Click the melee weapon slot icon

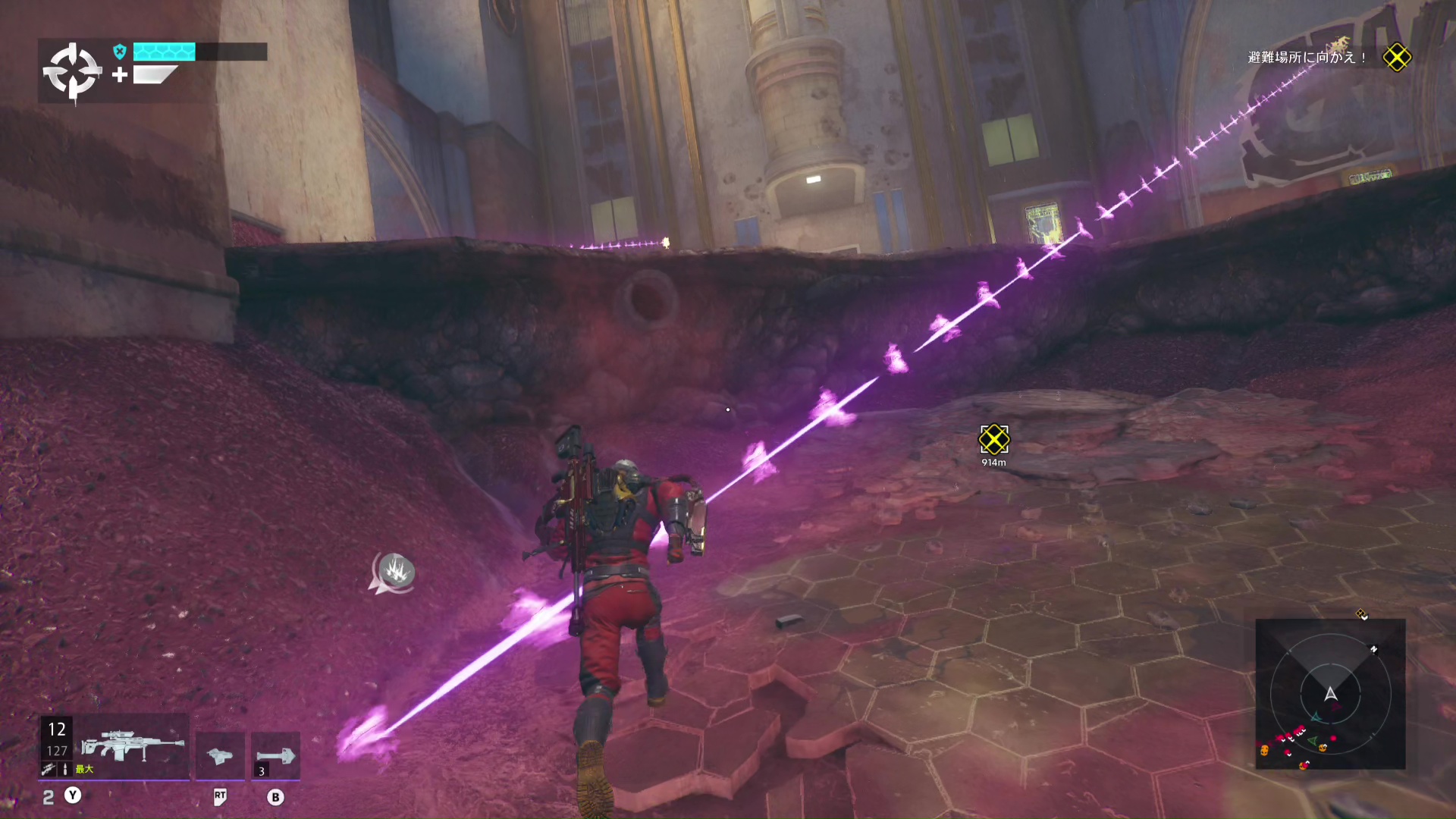[x=220, y=755]
